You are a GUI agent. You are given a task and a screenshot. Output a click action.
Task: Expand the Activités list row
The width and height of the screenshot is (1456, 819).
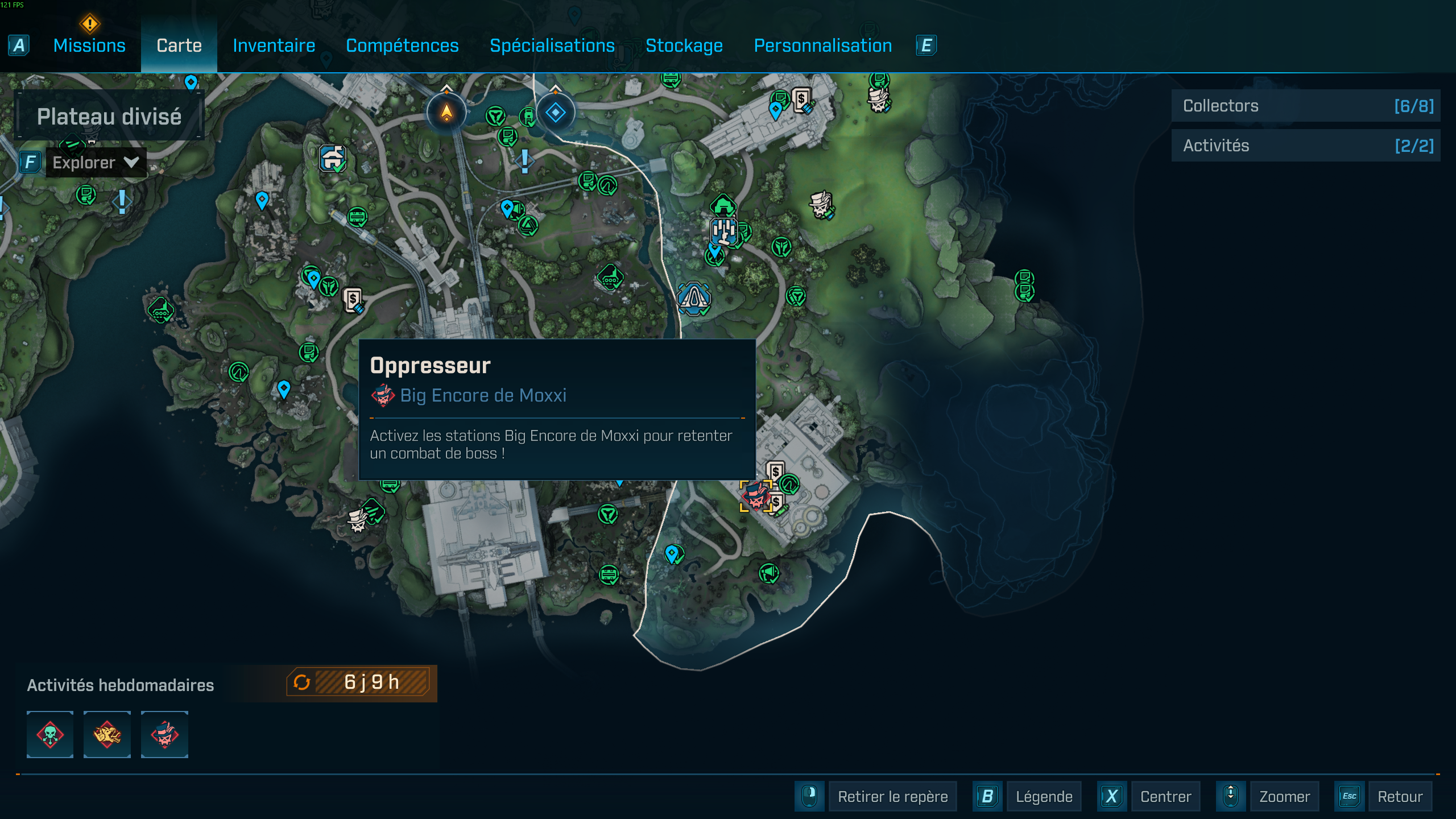coord(1305,146)
